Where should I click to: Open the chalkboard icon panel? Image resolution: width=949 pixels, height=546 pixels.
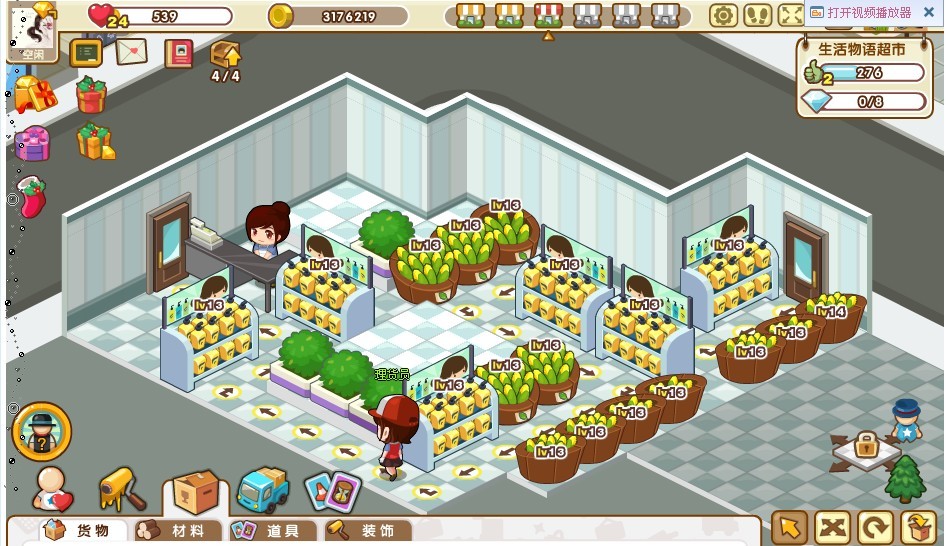coord(86,52)
